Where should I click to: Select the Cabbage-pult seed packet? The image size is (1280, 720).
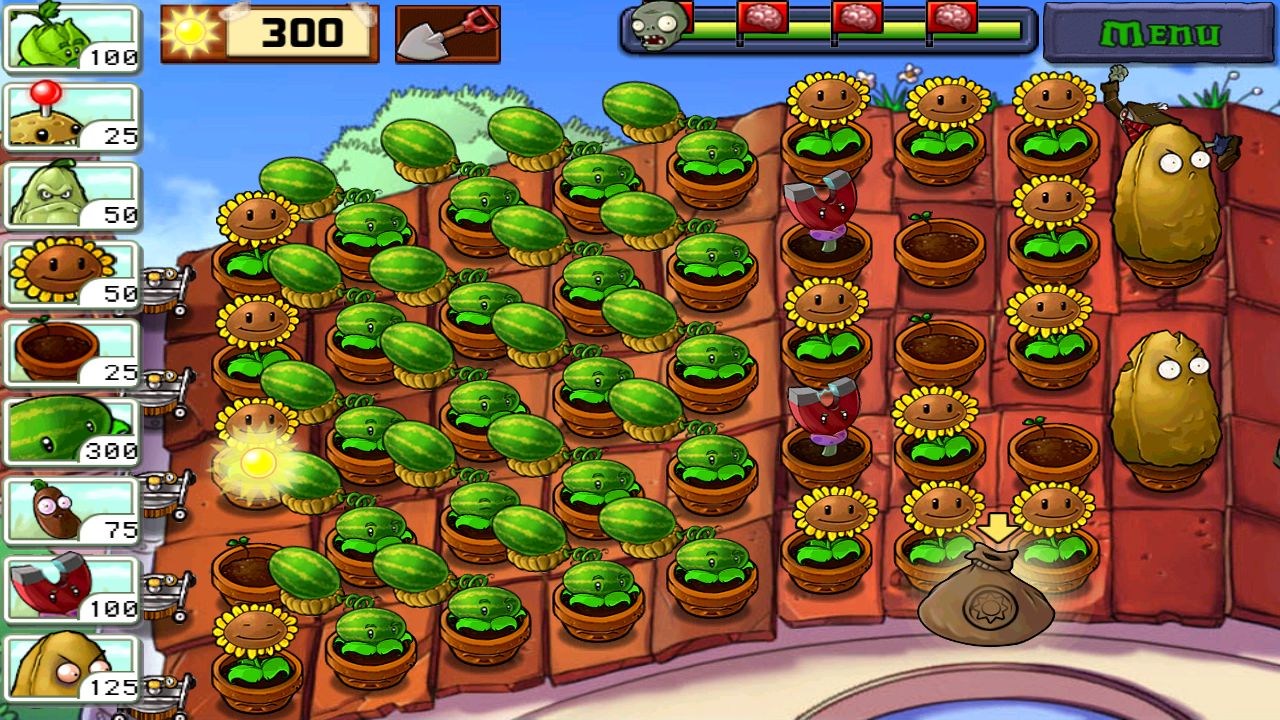(70, 40)
